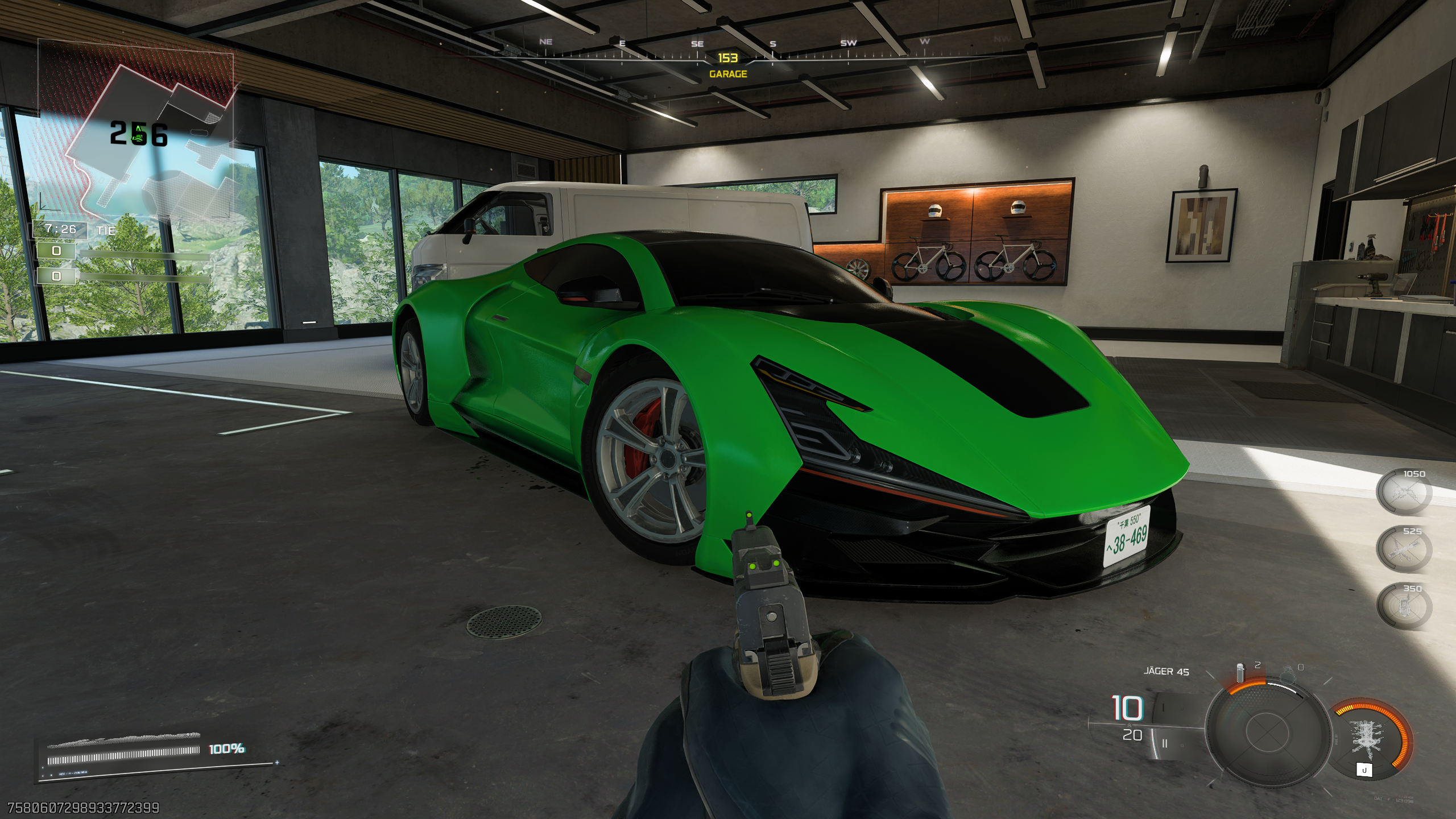Click the compass bar heading 153
This screenshot has height=819, width=1456.
coord(727,57)
